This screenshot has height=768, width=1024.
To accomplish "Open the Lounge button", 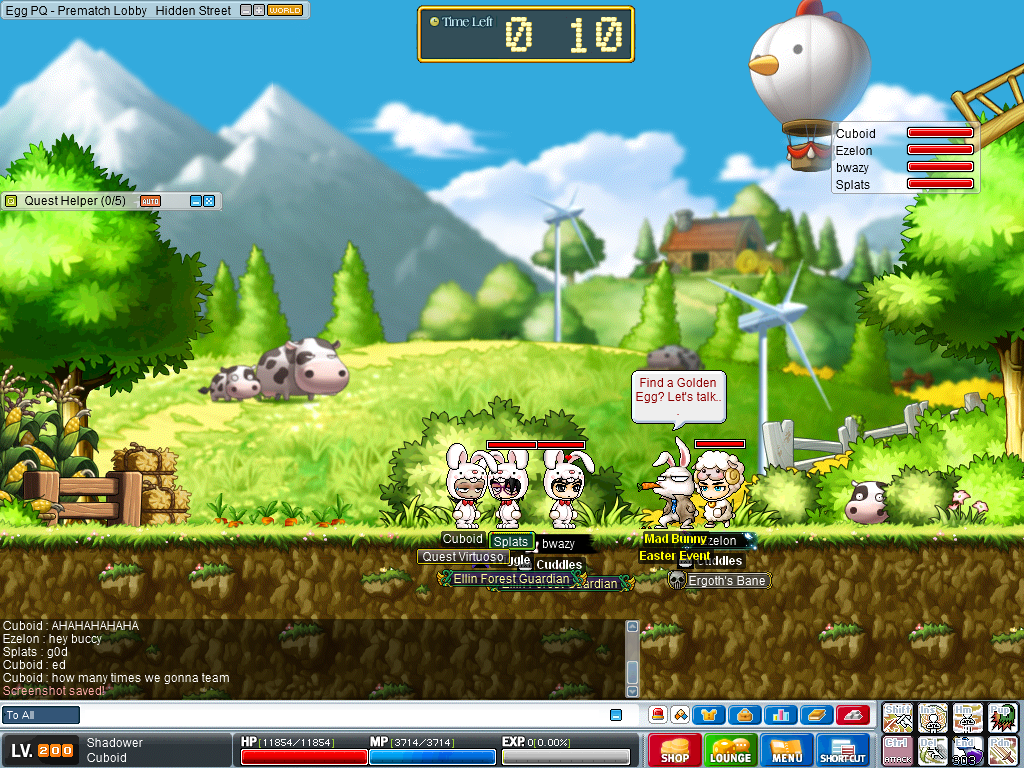I will 730,750.
